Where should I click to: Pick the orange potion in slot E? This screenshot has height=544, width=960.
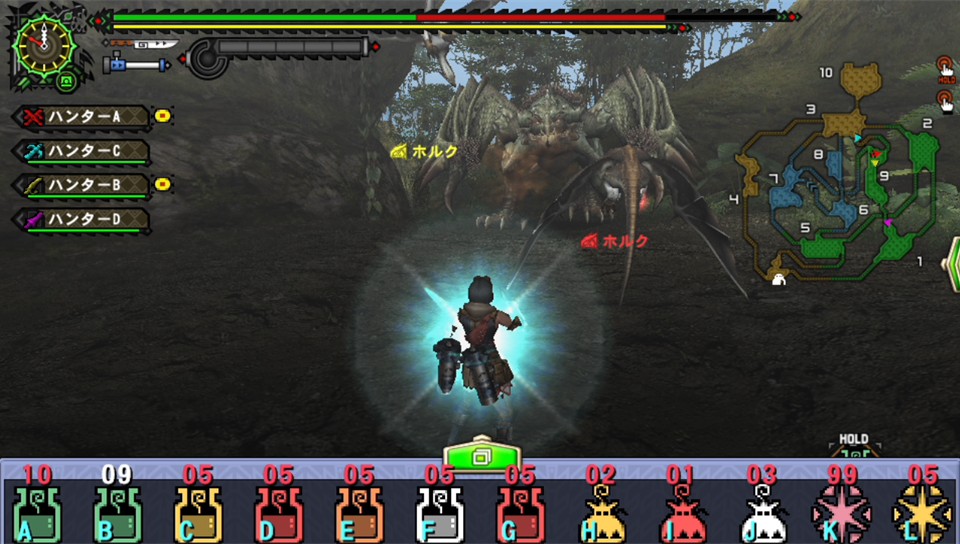point(358,514)
